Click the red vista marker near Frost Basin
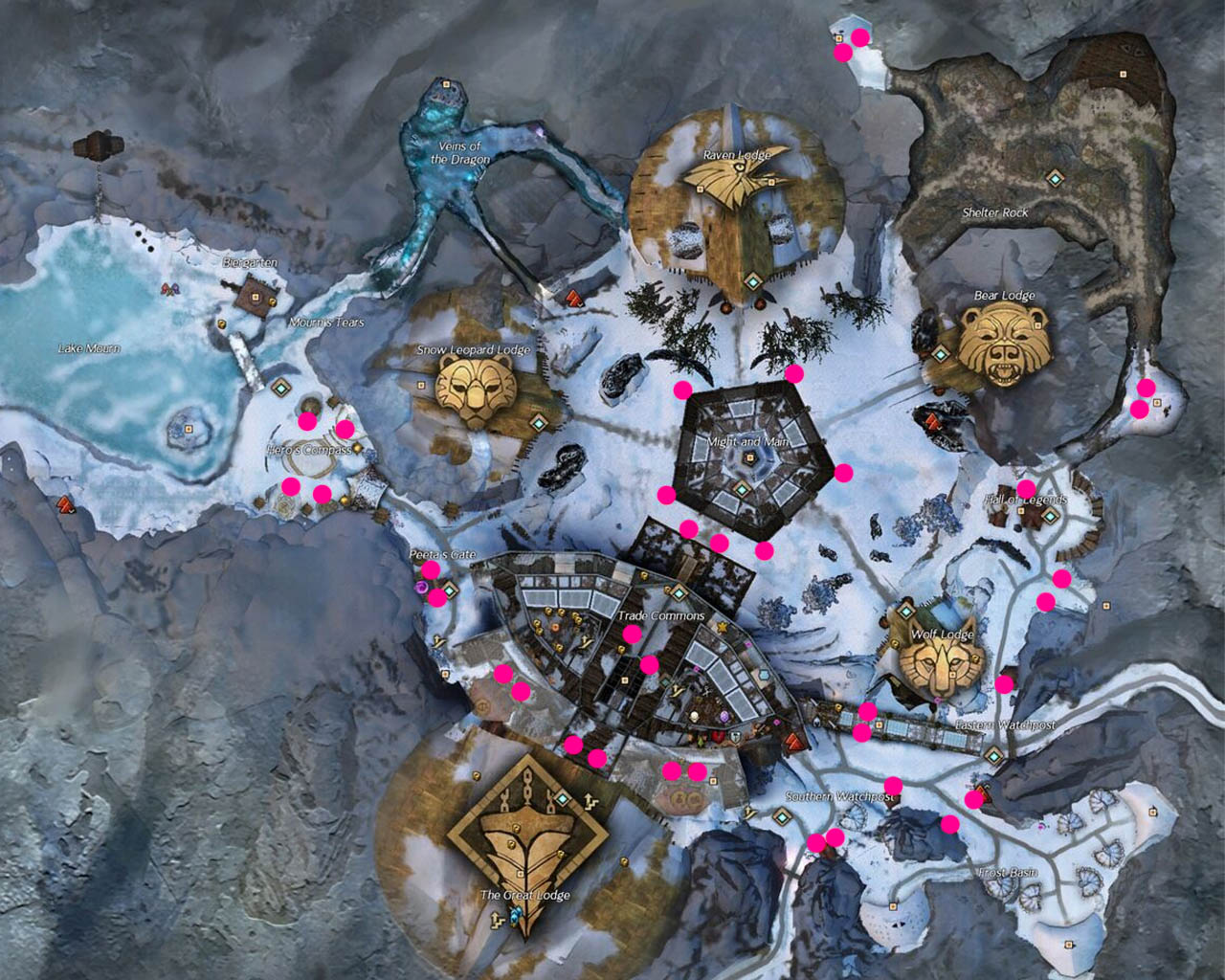1225x980 pixels. point(982,791)
